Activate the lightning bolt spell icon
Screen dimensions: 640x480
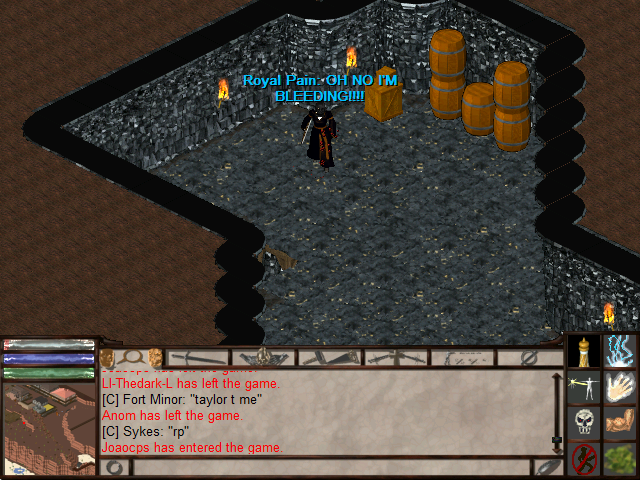pyautogui.click(x=621, y=352)
